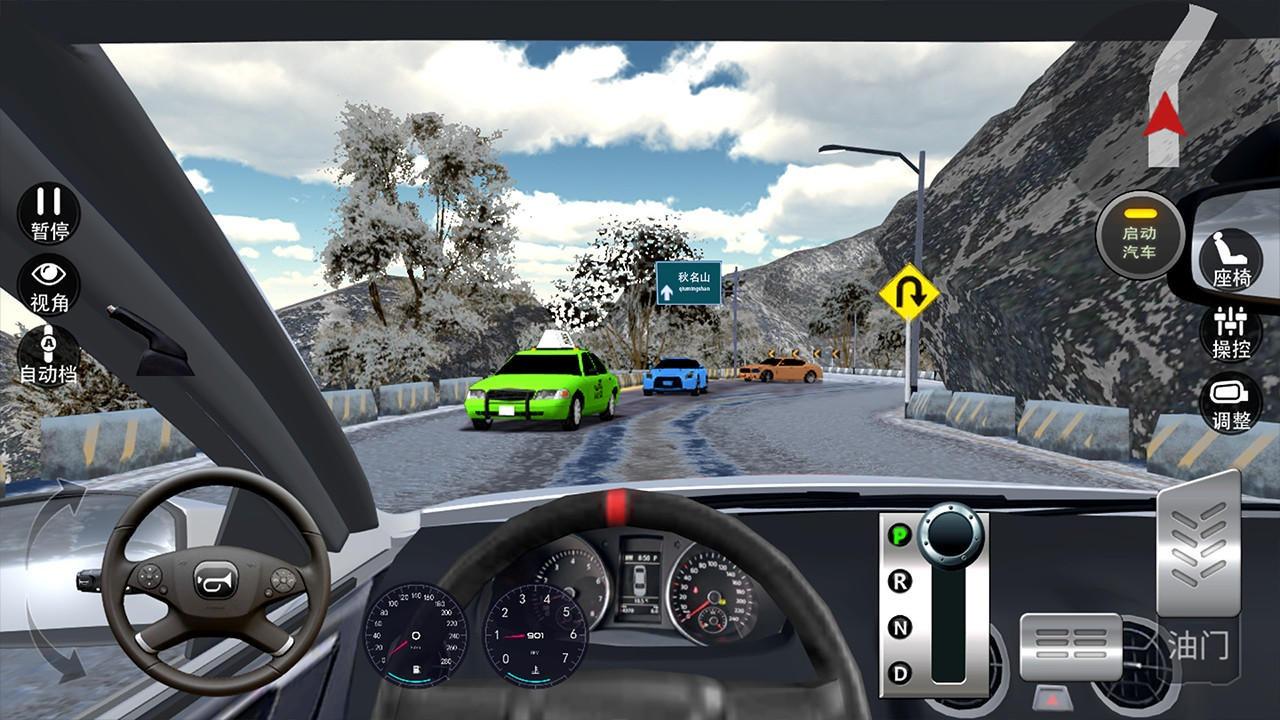Shift gear to P park
The image size is (1280, 720).
900,534
